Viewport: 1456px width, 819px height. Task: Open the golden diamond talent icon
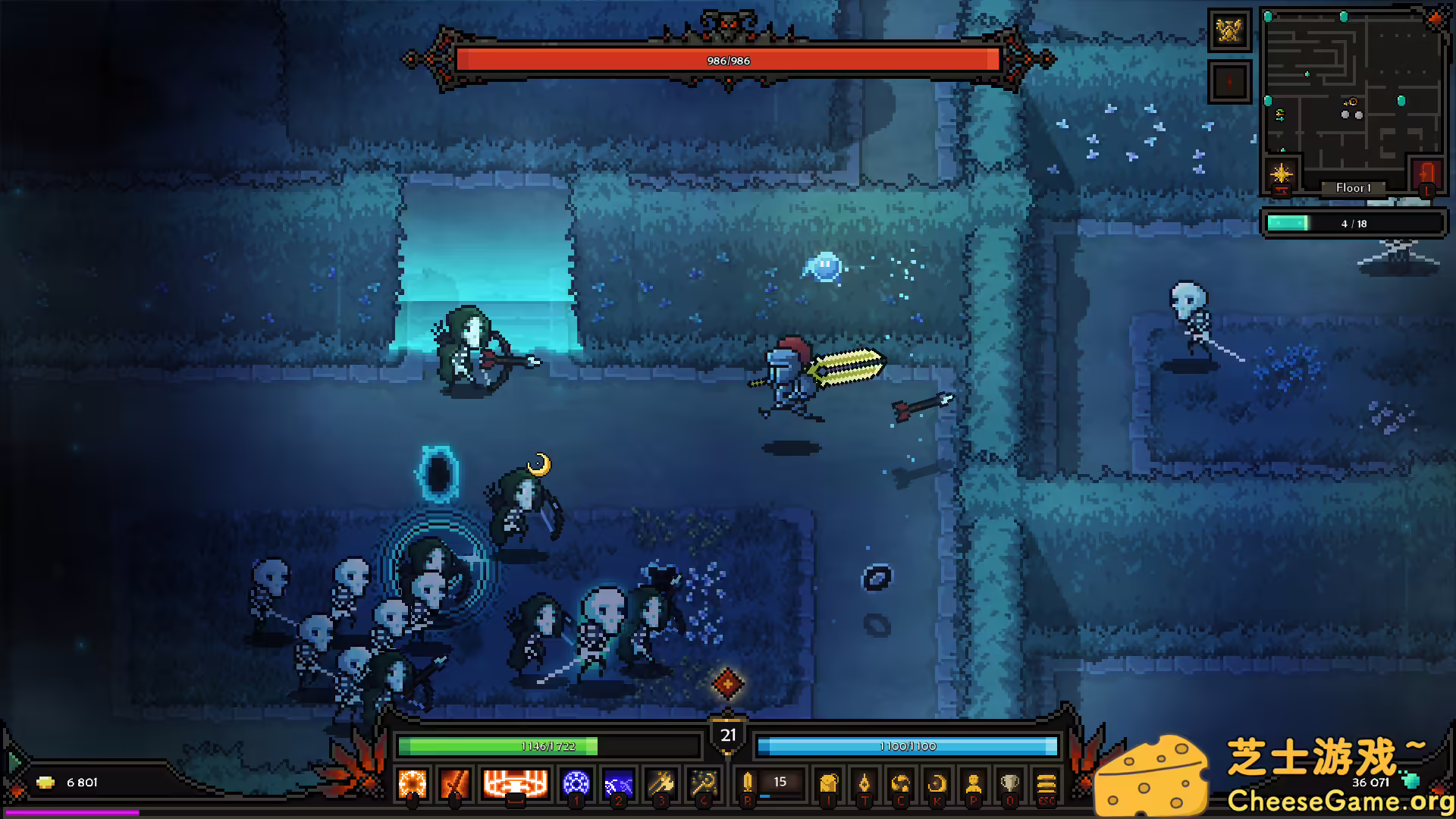[864, 783]
